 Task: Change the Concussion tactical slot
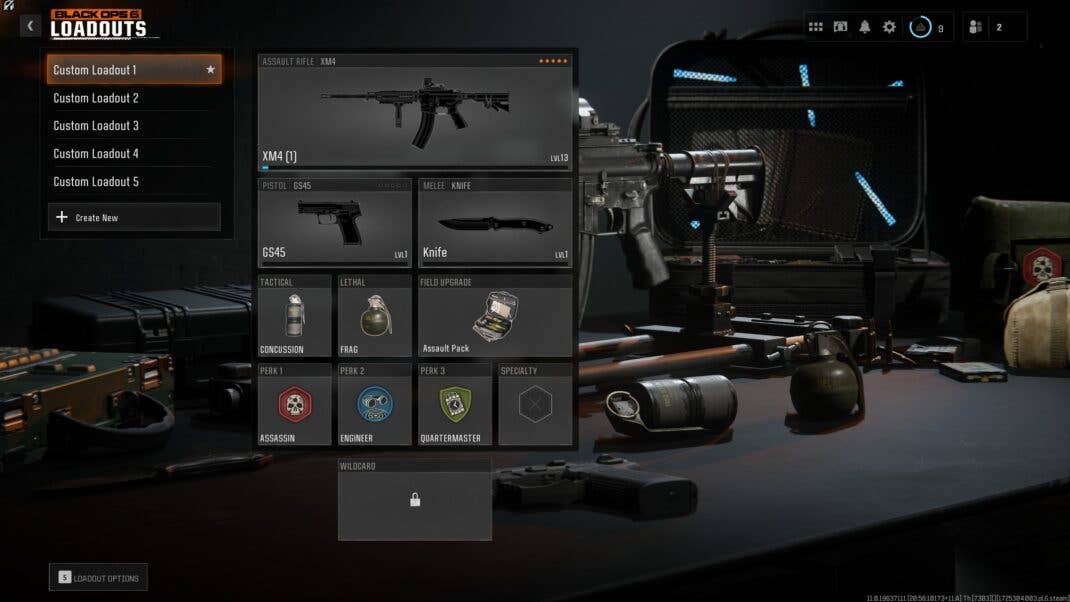pos(295,316)
